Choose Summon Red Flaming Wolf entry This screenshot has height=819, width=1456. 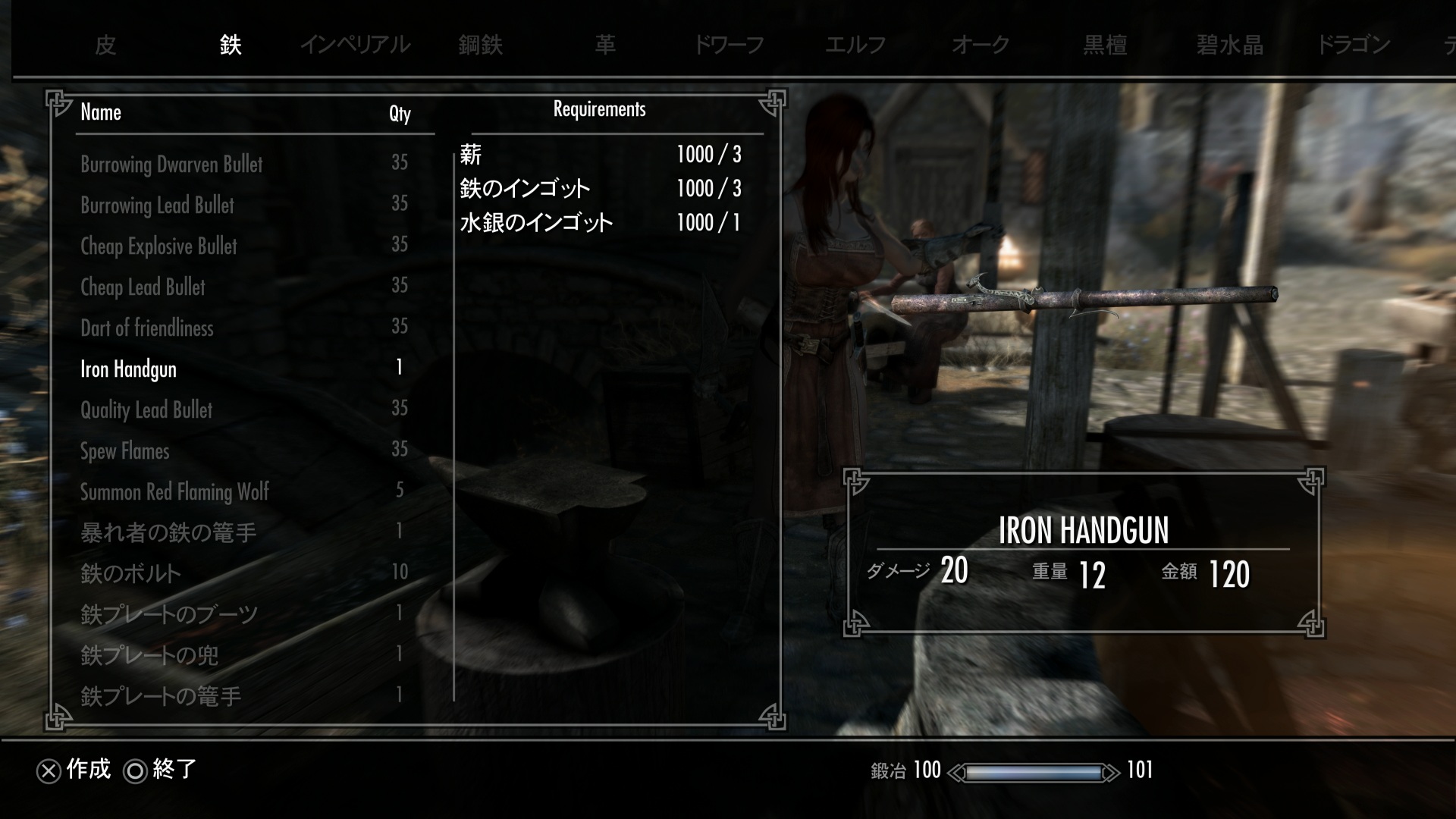click(174, 492)
